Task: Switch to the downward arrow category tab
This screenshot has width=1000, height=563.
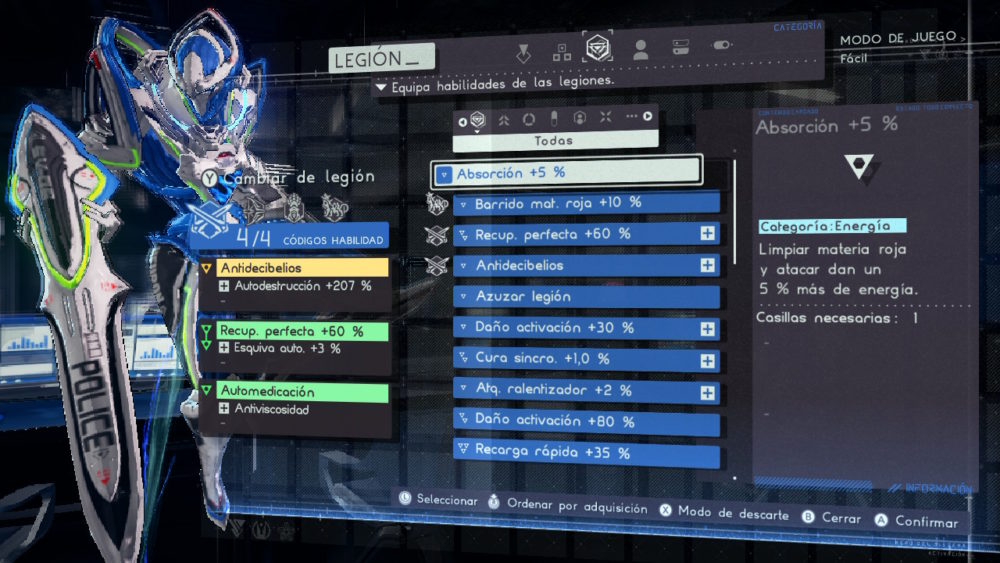Action: [523, 52]
